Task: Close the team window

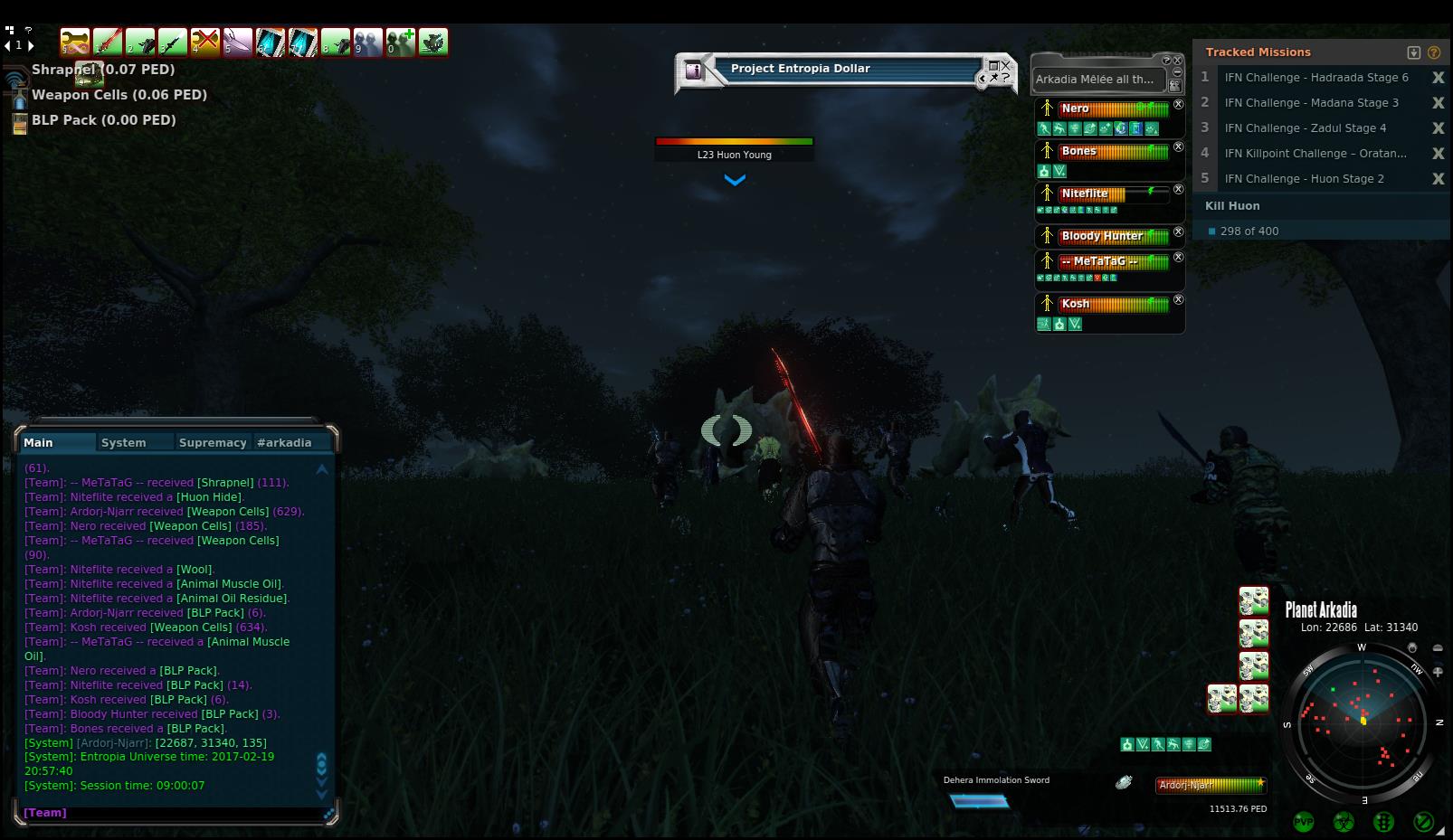Action: tap(1178, 61)
